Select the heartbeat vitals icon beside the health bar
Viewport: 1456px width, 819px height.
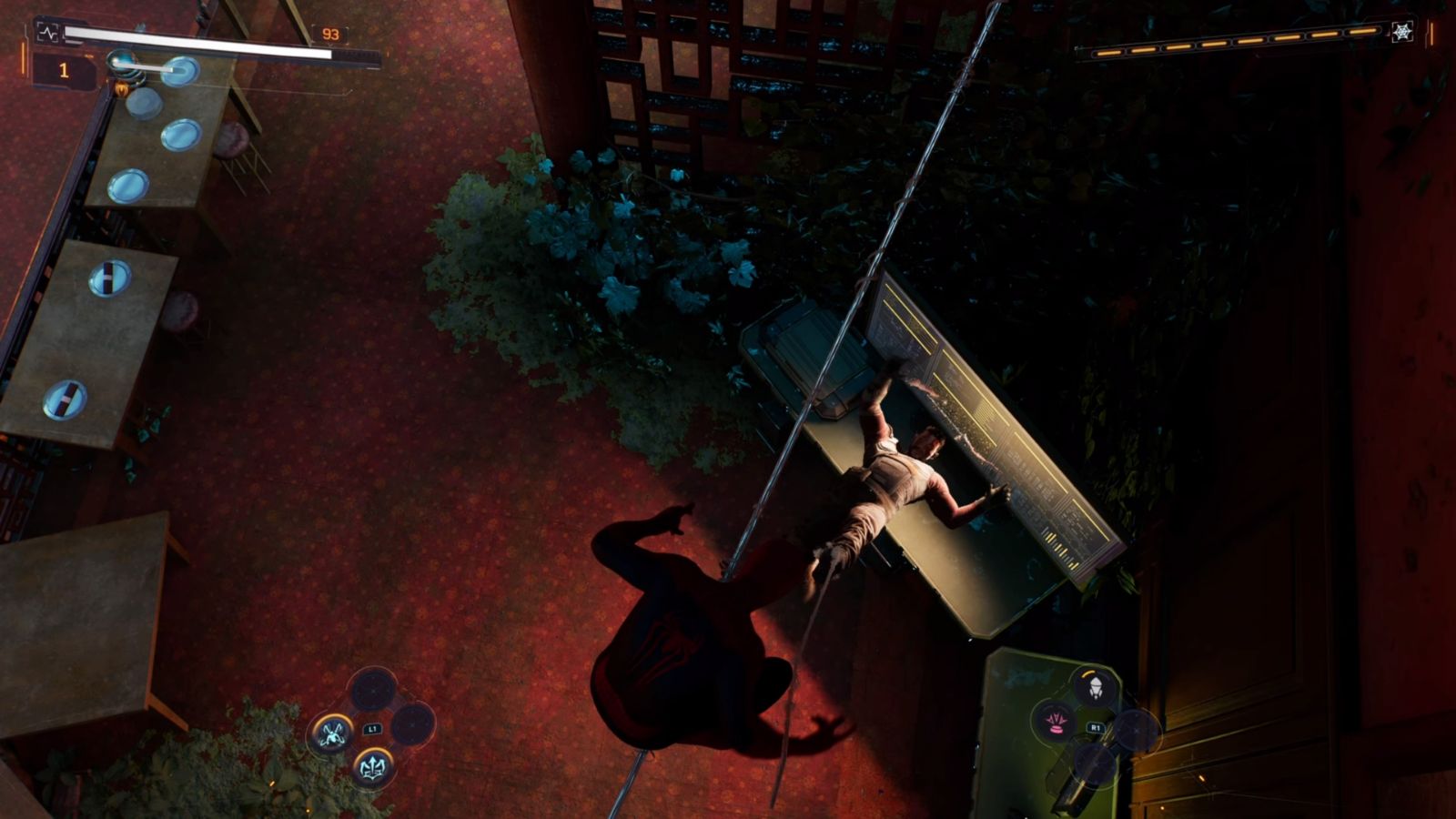point(48,32)
